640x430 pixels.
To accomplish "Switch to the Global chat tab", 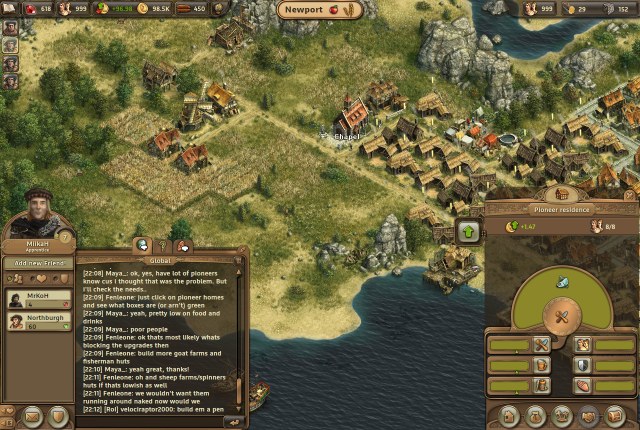I will click(x=143, y=246).
